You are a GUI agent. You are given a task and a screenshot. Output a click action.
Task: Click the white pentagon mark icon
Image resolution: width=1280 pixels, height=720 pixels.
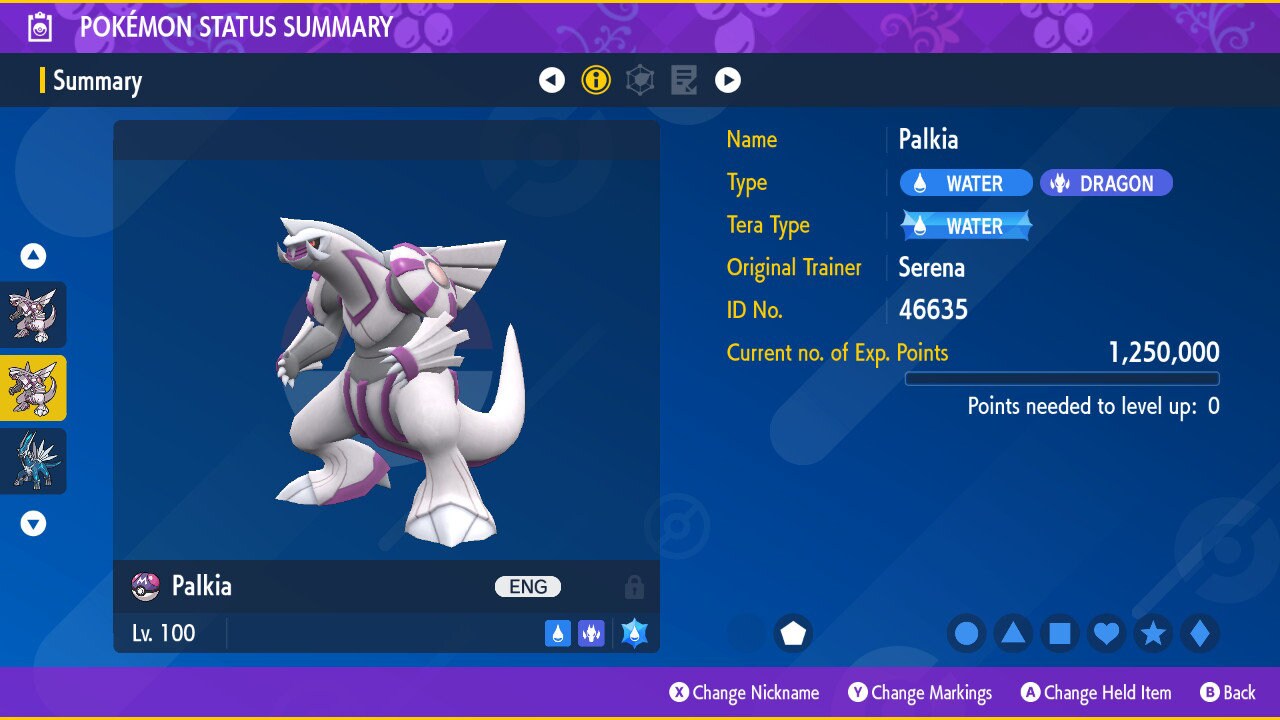[793, 634]
